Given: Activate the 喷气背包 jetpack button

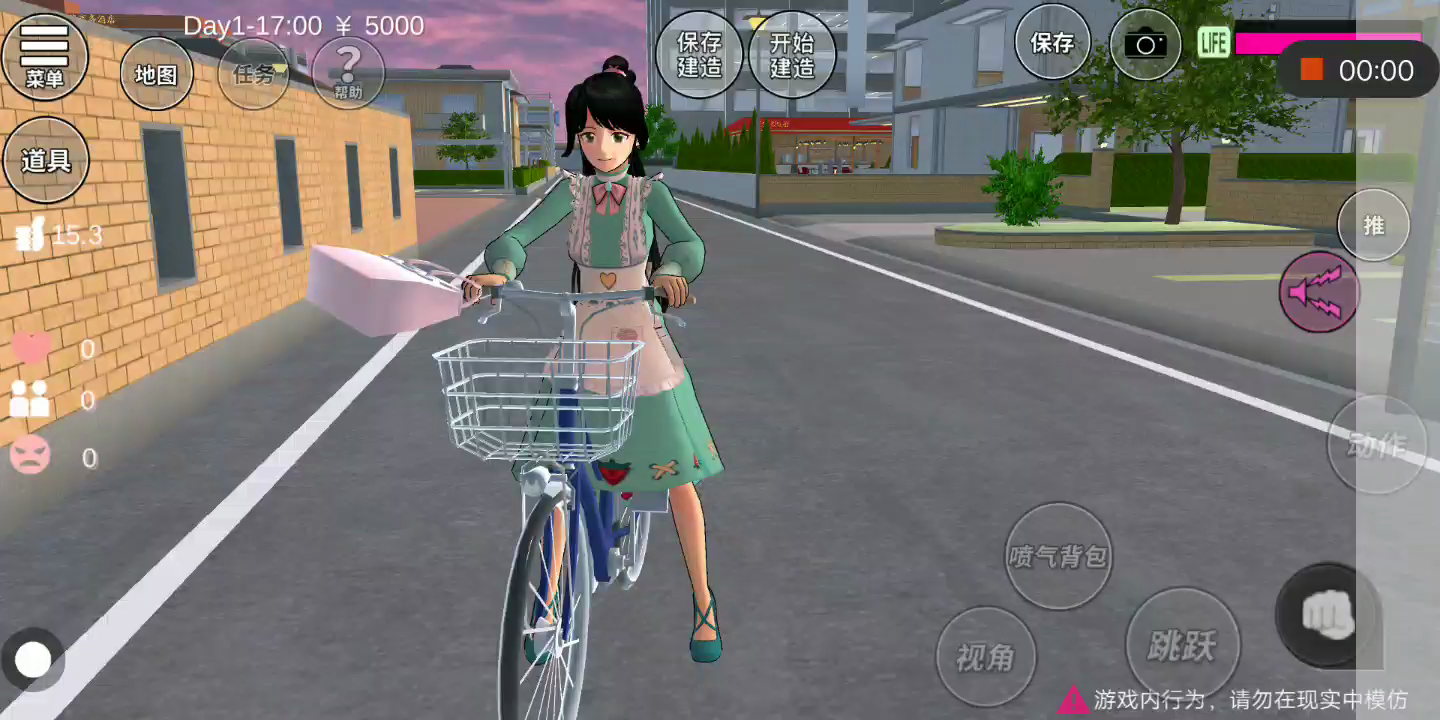Looking at the screenshot, I should pos(1057,556).
